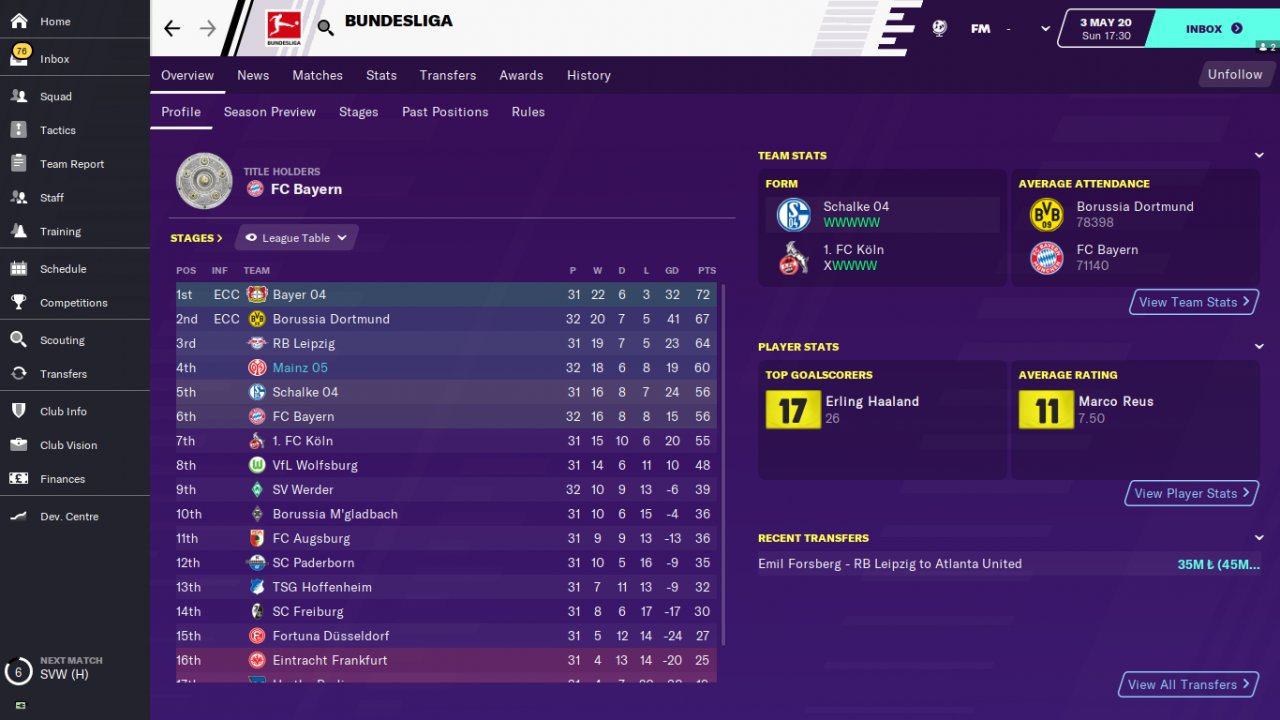Open the Finances page
Screen dimensions: 1280x720
tap(62, 479)
